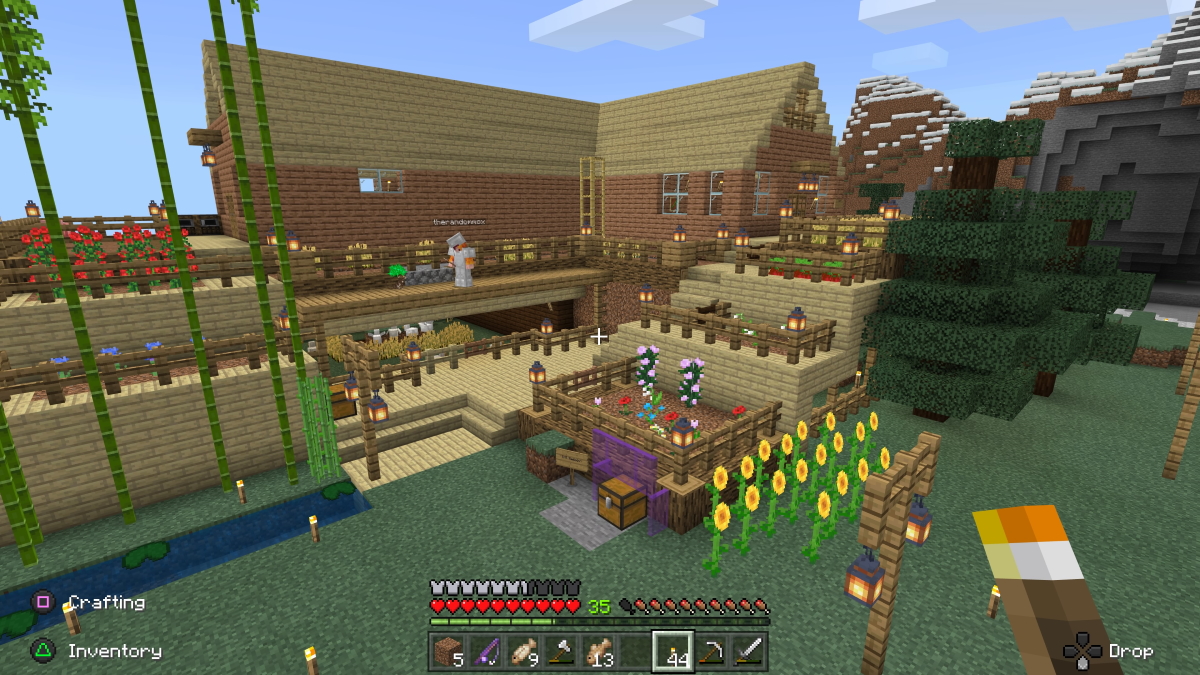Image resolution: width=1200 pixels, height=675 pixels.
Task: Equip the iron pickaxe from the hotbar
Action: tap(711, 651)
